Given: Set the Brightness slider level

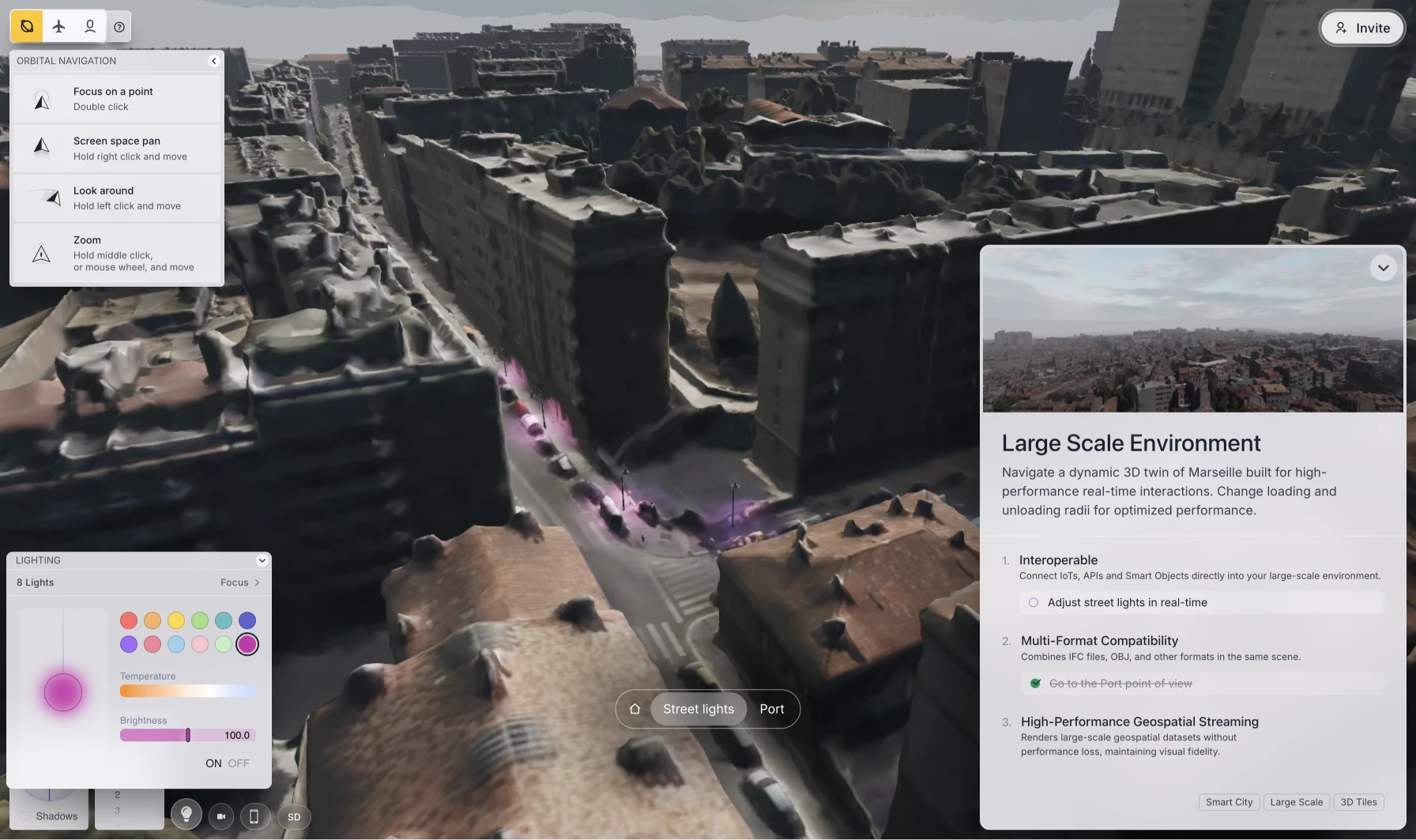Looking at the screenshot, I should tap(188, 735).
